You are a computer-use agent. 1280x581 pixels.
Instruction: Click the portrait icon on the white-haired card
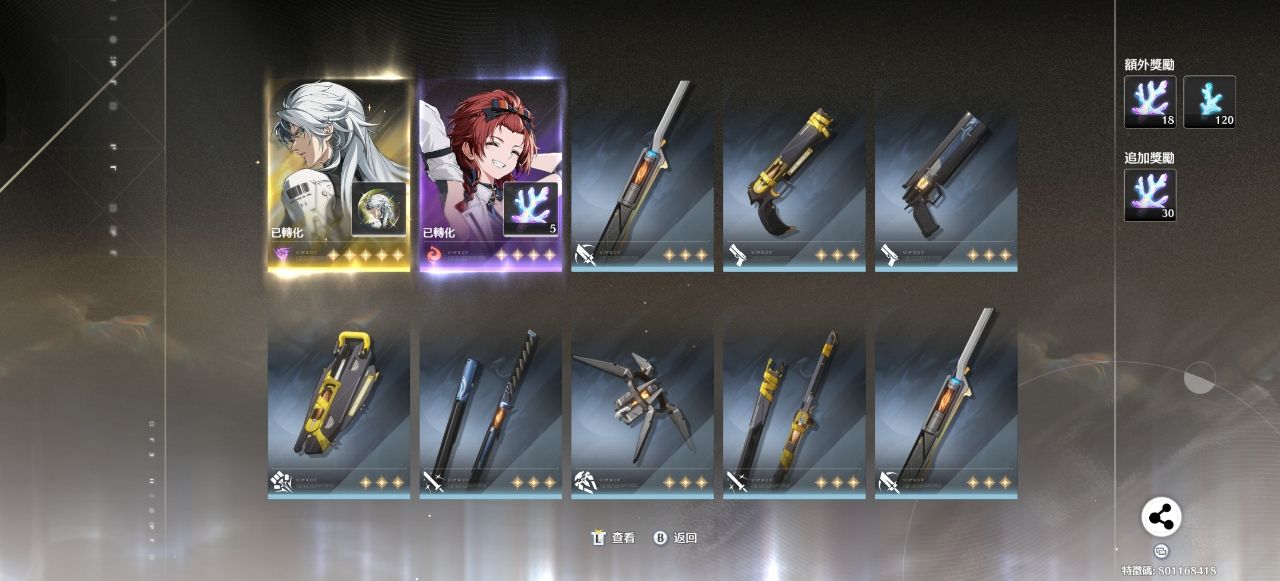tap(379, 208)
